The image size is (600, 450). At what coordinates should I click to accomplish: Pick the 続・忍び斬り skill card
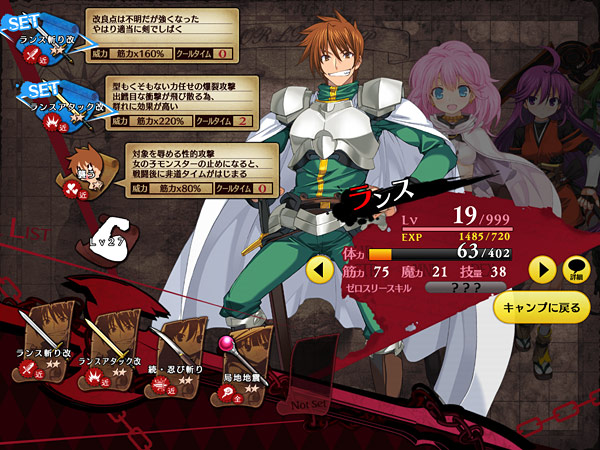(176, 350)
